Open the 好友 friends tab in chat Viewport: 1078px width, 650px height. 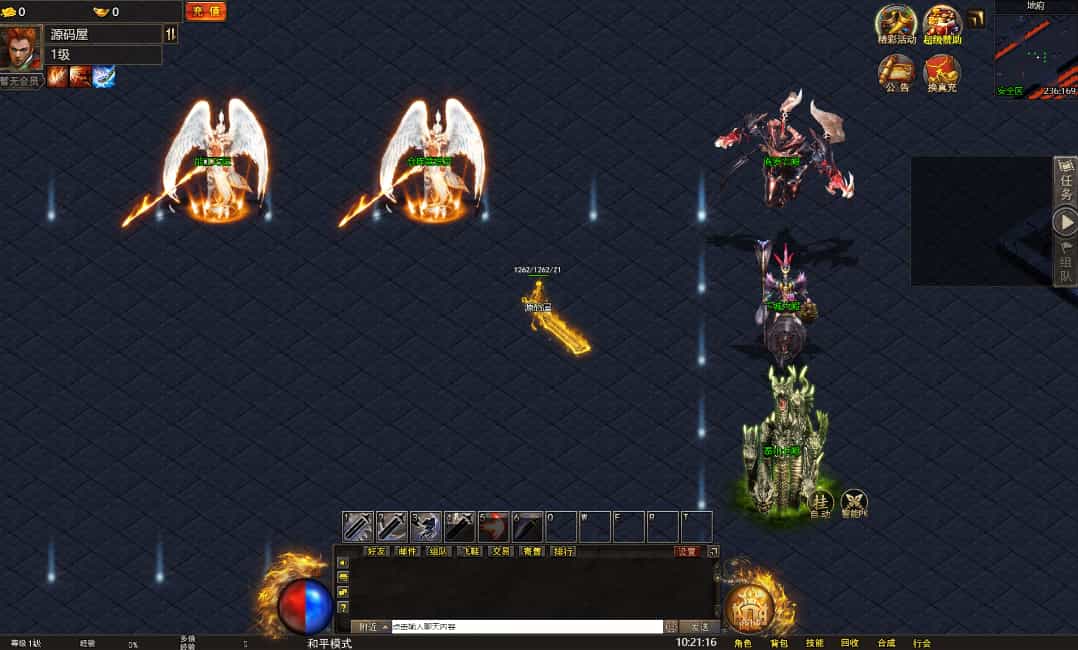(377, 551)
